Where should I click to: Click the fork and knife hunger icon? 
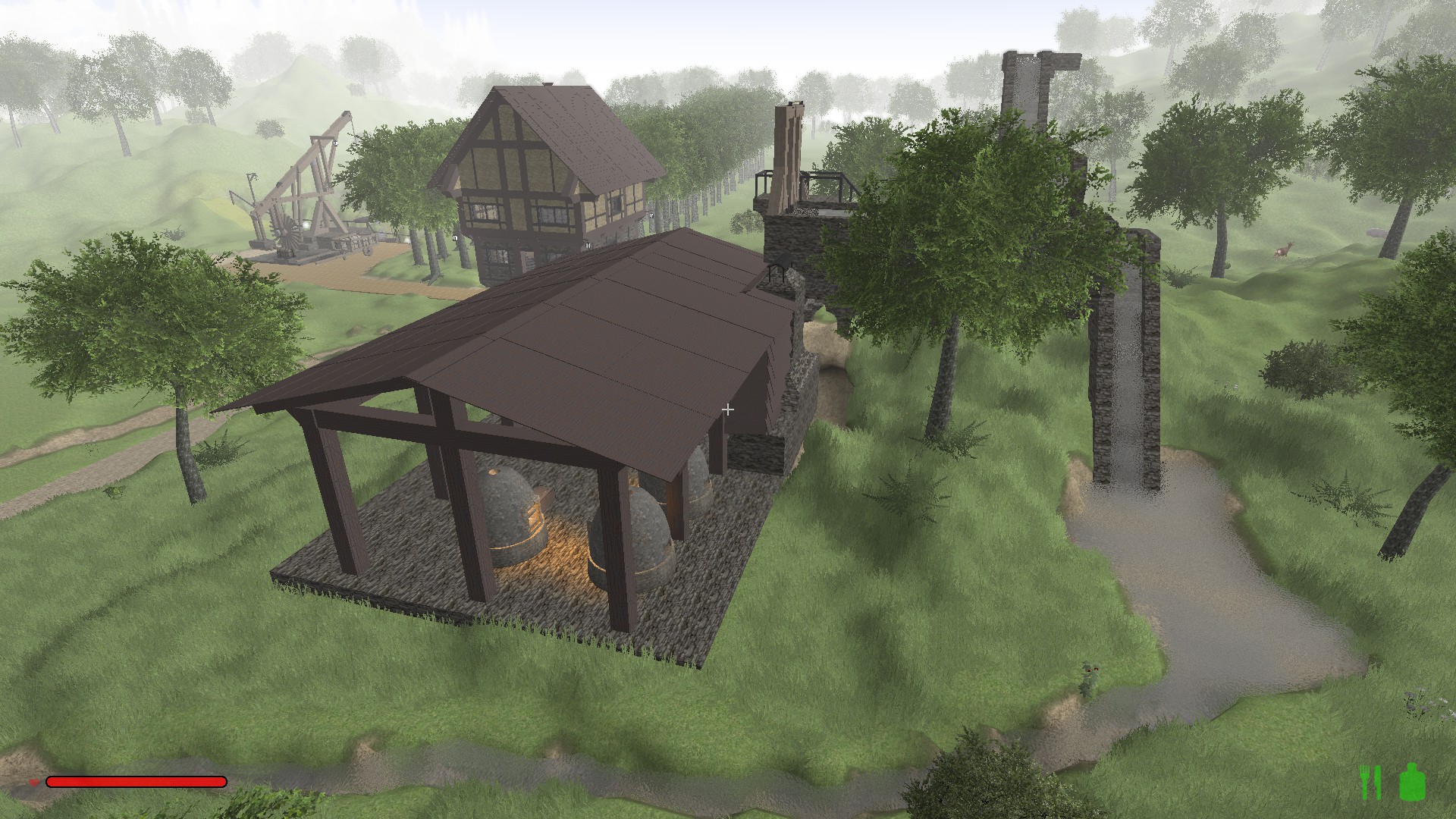1370,783
